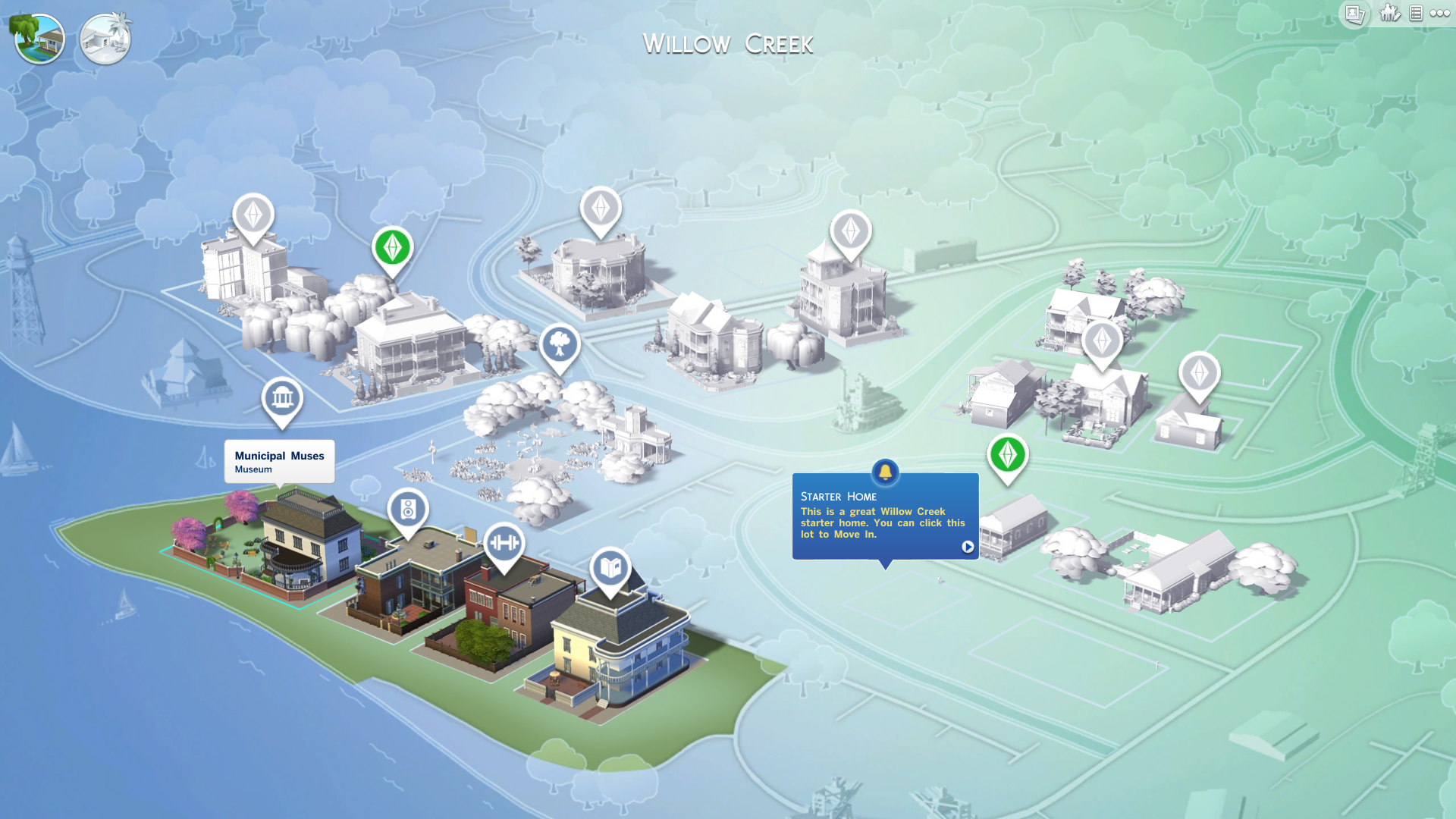
Task: Select the Oasis Springs world icon
Action: pos(104,38)
